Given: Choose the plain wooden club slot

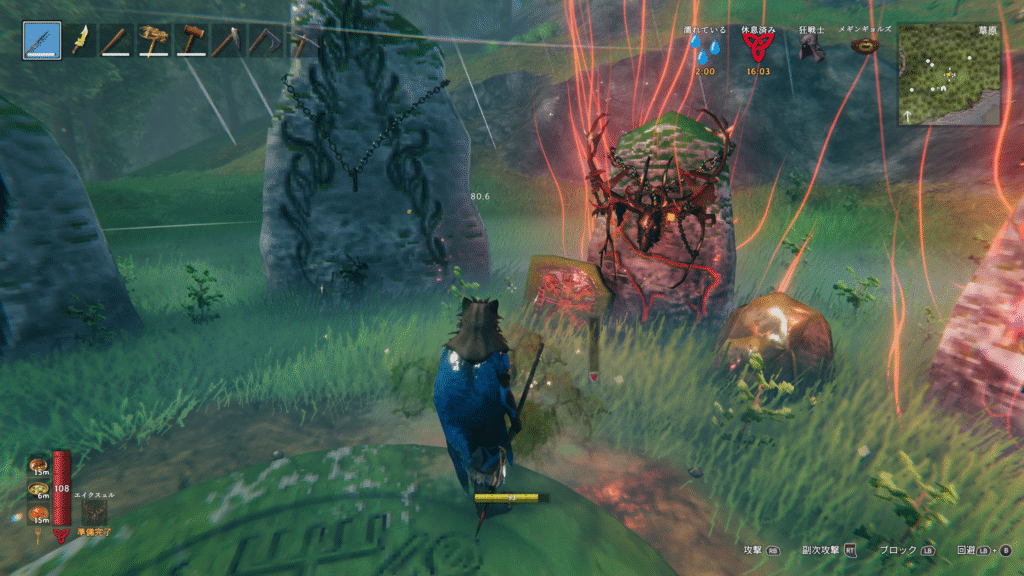Looking at the screenshot, I should (x=117, y=41).
